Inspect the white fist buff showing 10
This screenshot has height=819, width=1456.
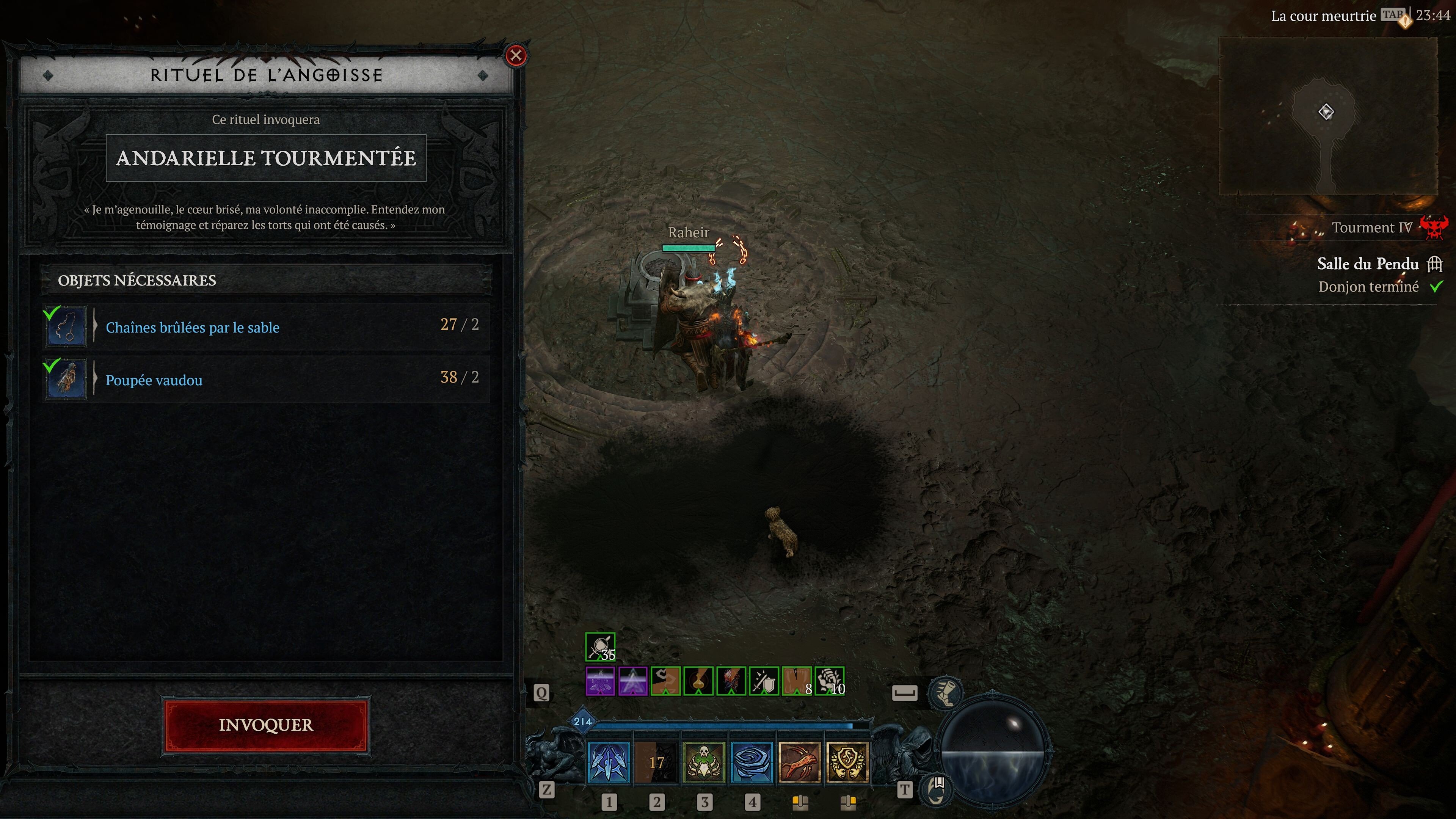pos(829,681)
